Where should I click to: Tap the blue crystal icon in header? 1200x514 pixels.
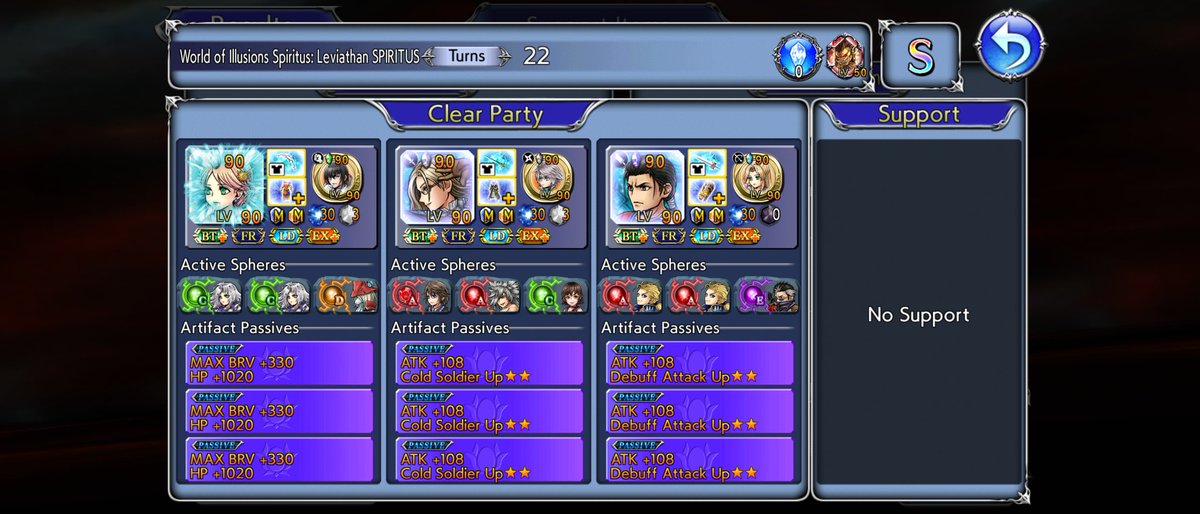point(796,56)
